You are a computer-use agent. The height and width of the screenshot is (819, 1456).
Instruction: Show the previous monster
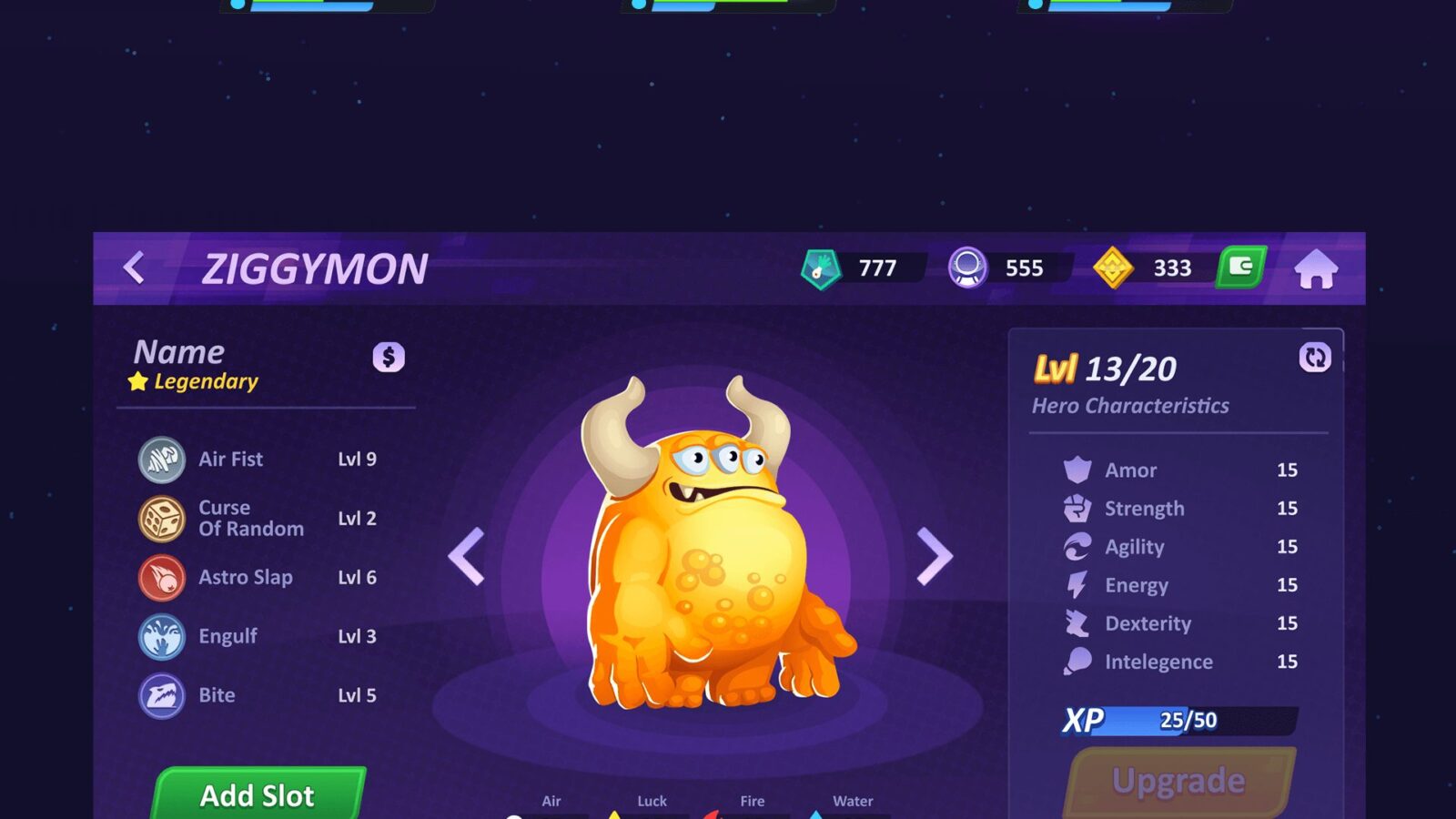tap(467, 556)
